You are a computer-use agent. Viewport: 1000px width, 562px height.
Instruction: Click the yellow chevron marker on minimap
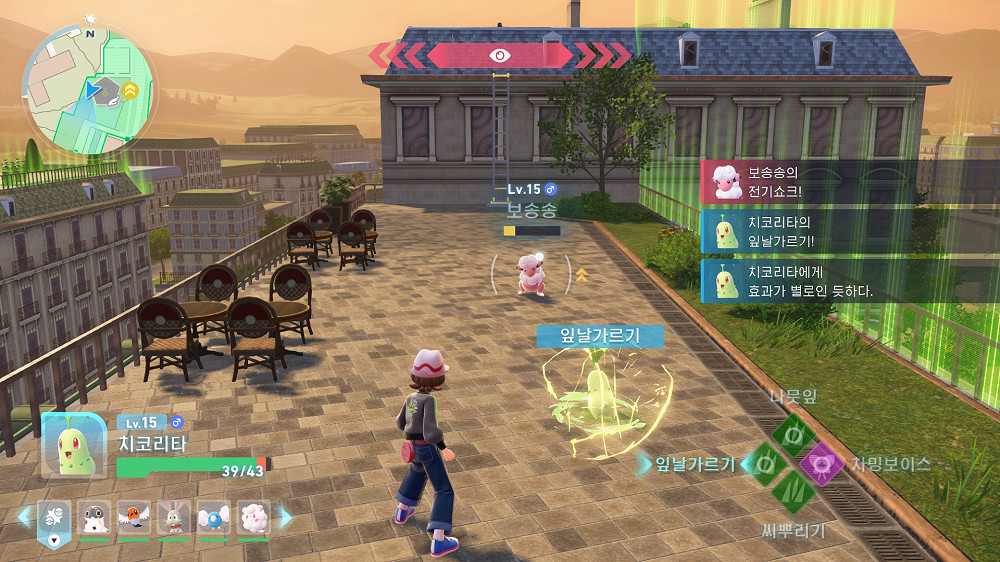click(x=130, y=90)
